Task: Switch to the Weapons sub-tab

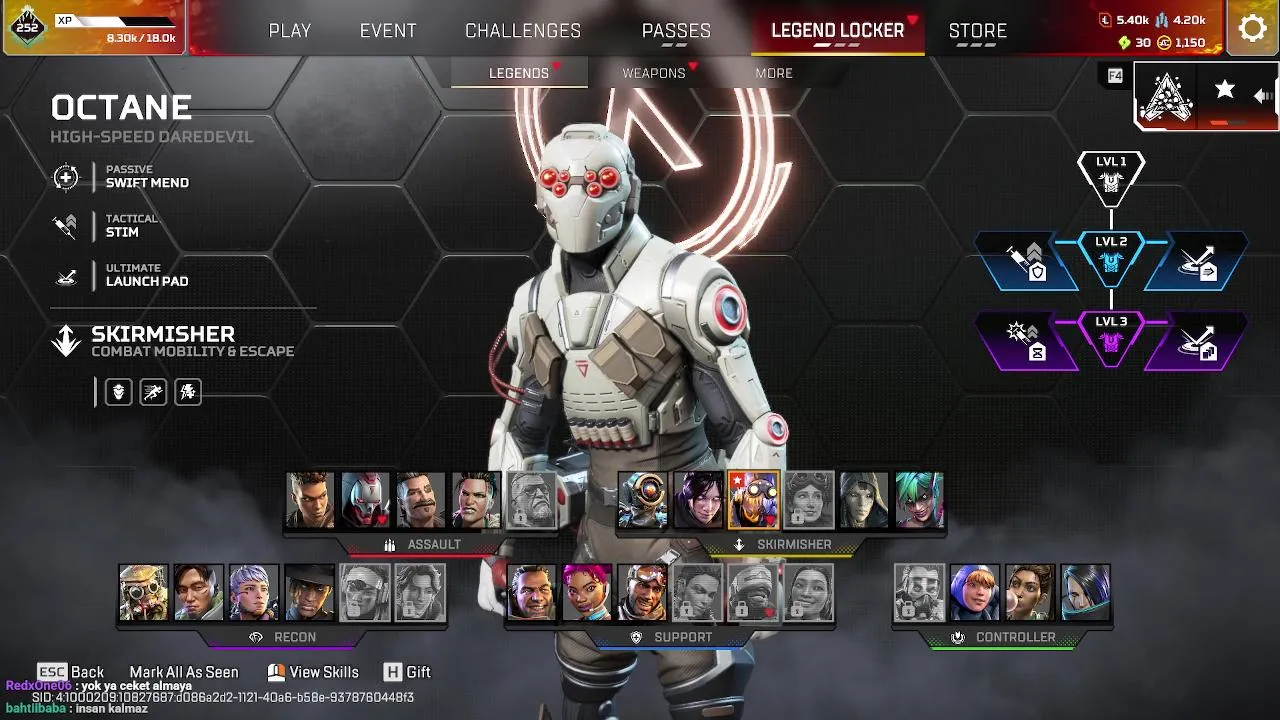Action: tap(654, 73)
